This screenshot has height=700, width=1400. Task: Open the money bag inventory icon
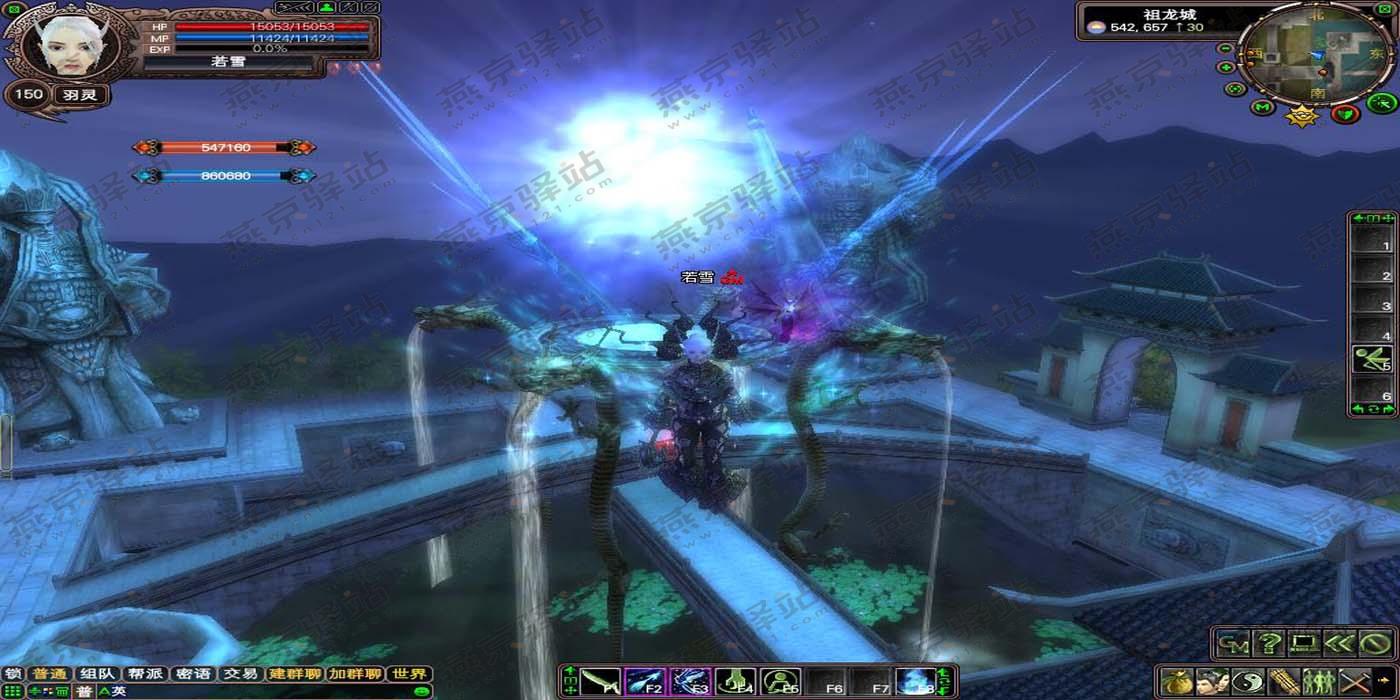(1176, 683)
